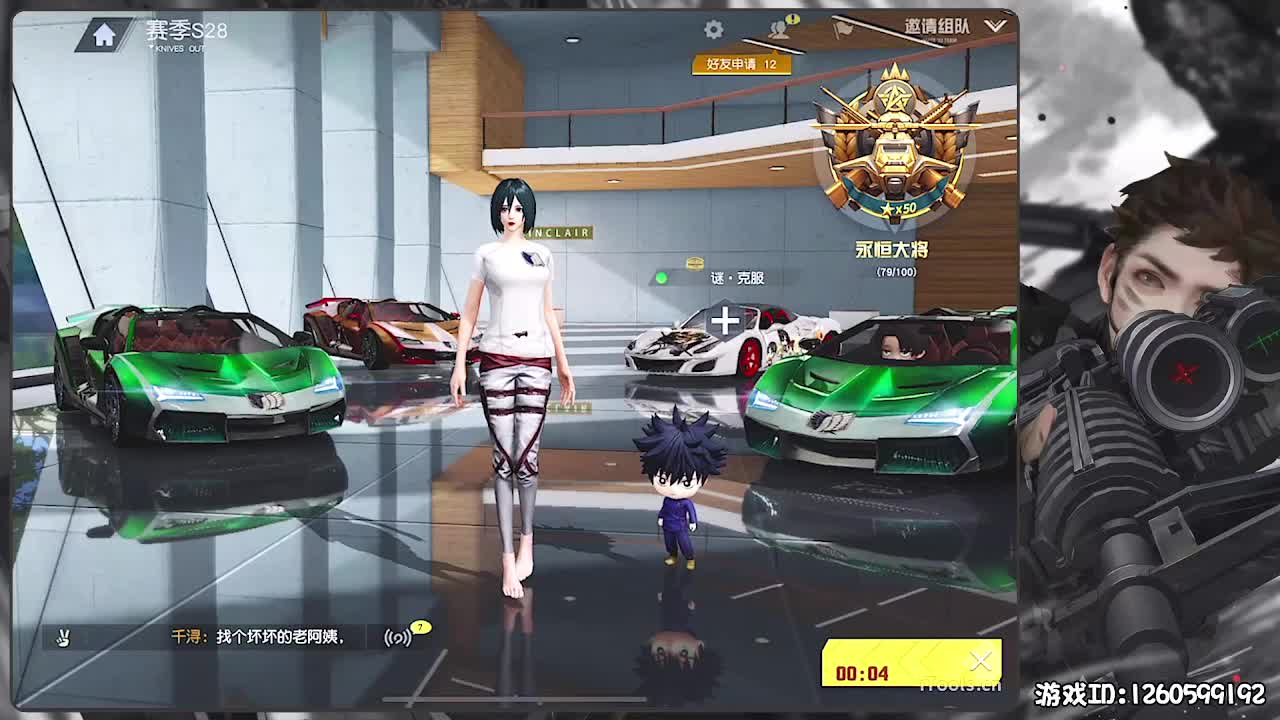This screenshot has height=720, width=1280.
Task: Click the report flag icon near the top
Action: coord(843,27)
